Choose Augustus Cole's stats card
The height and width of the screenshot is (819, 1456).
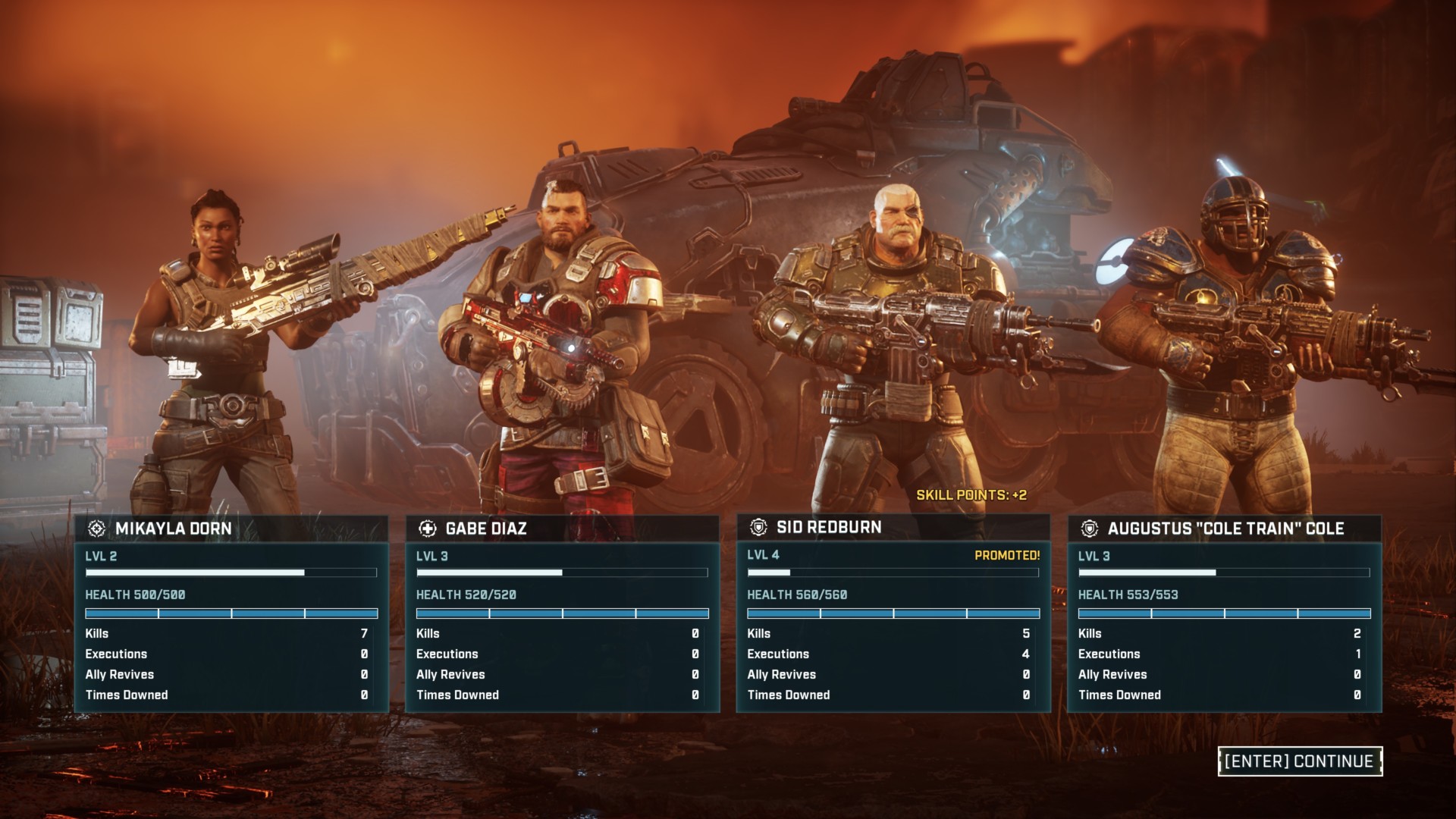[1224, 614]
